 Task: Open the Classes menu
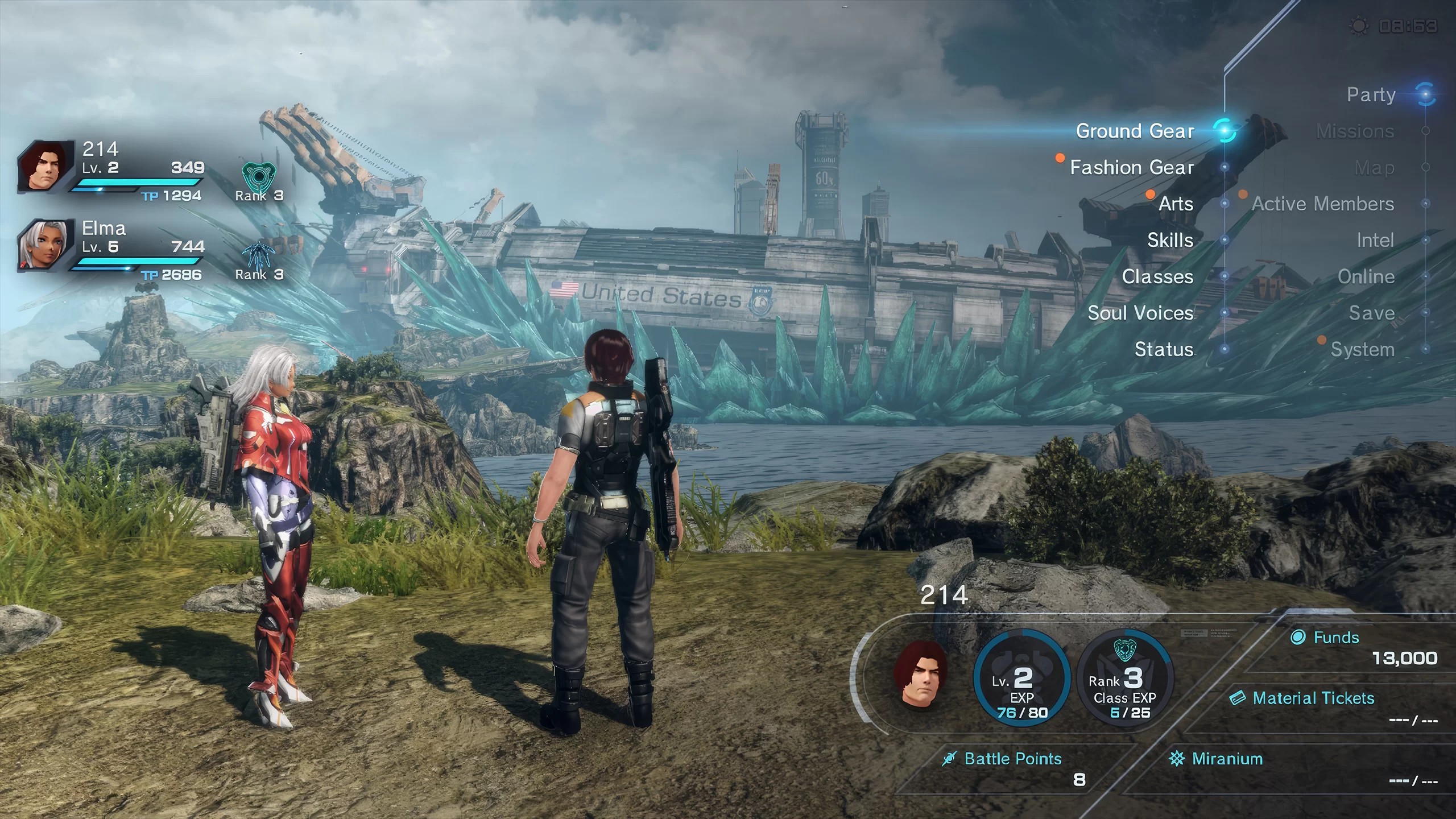[1157, 277]
